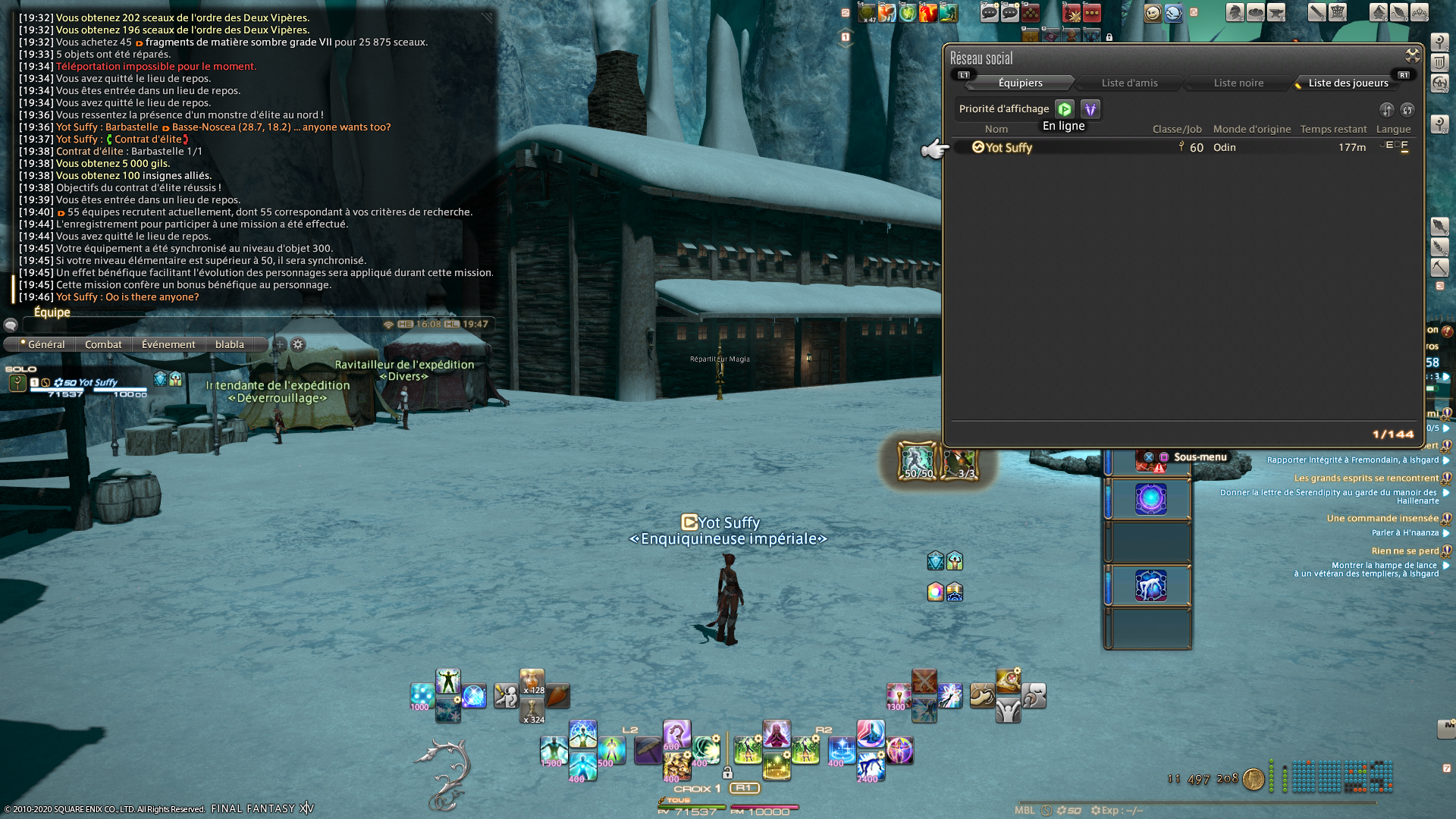Image resolution: width=1456 pixels, height=819 pixels.
Task: Select Yot Suffy in the player list
Action: point(1009,148)
